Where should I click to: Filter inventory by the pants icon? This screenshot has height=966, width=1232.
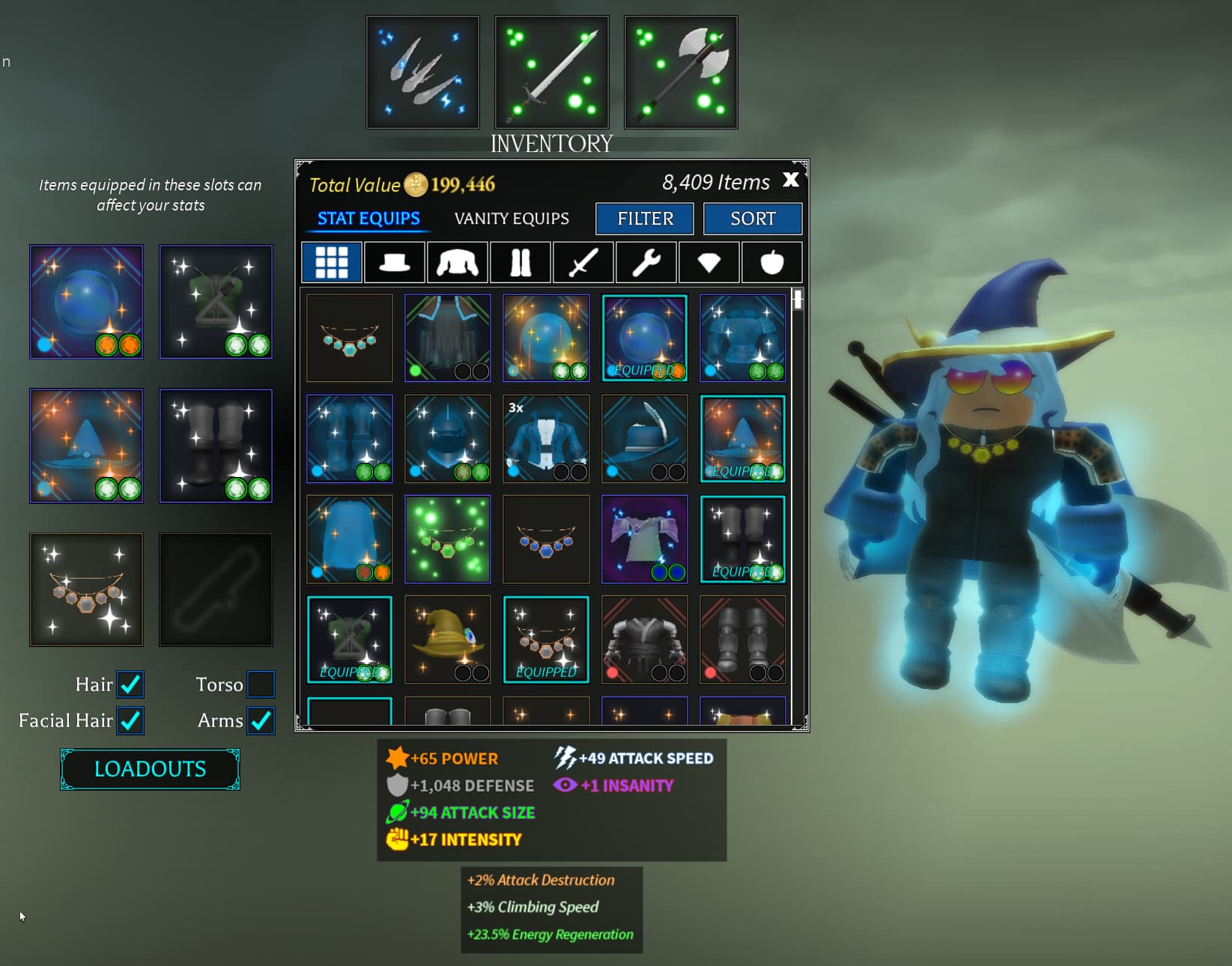(520, 262)
